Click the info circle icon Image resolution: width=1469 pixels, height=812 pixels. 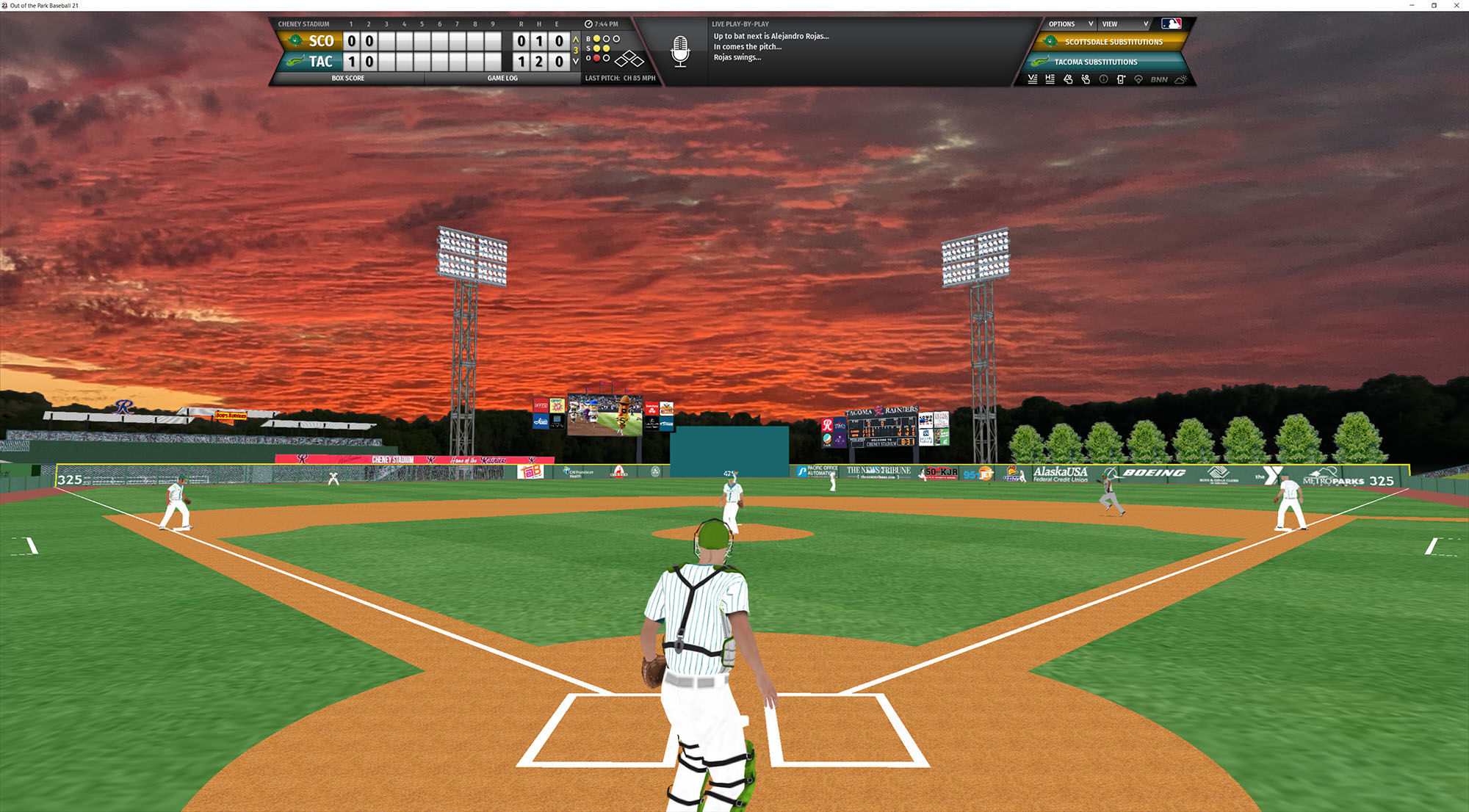click(1103, 79)
